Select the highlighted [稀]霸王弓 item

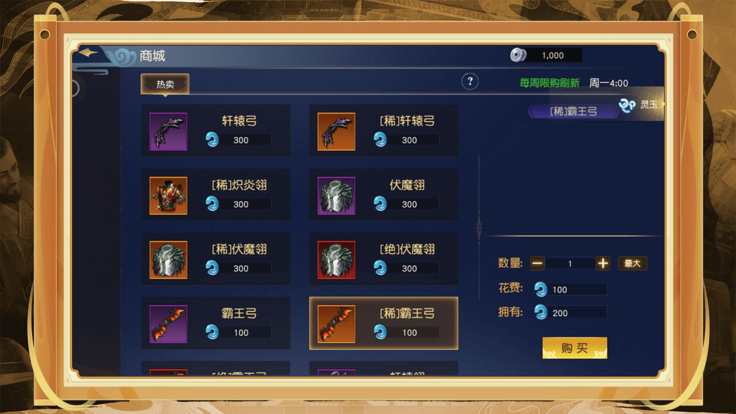[383, 322]
